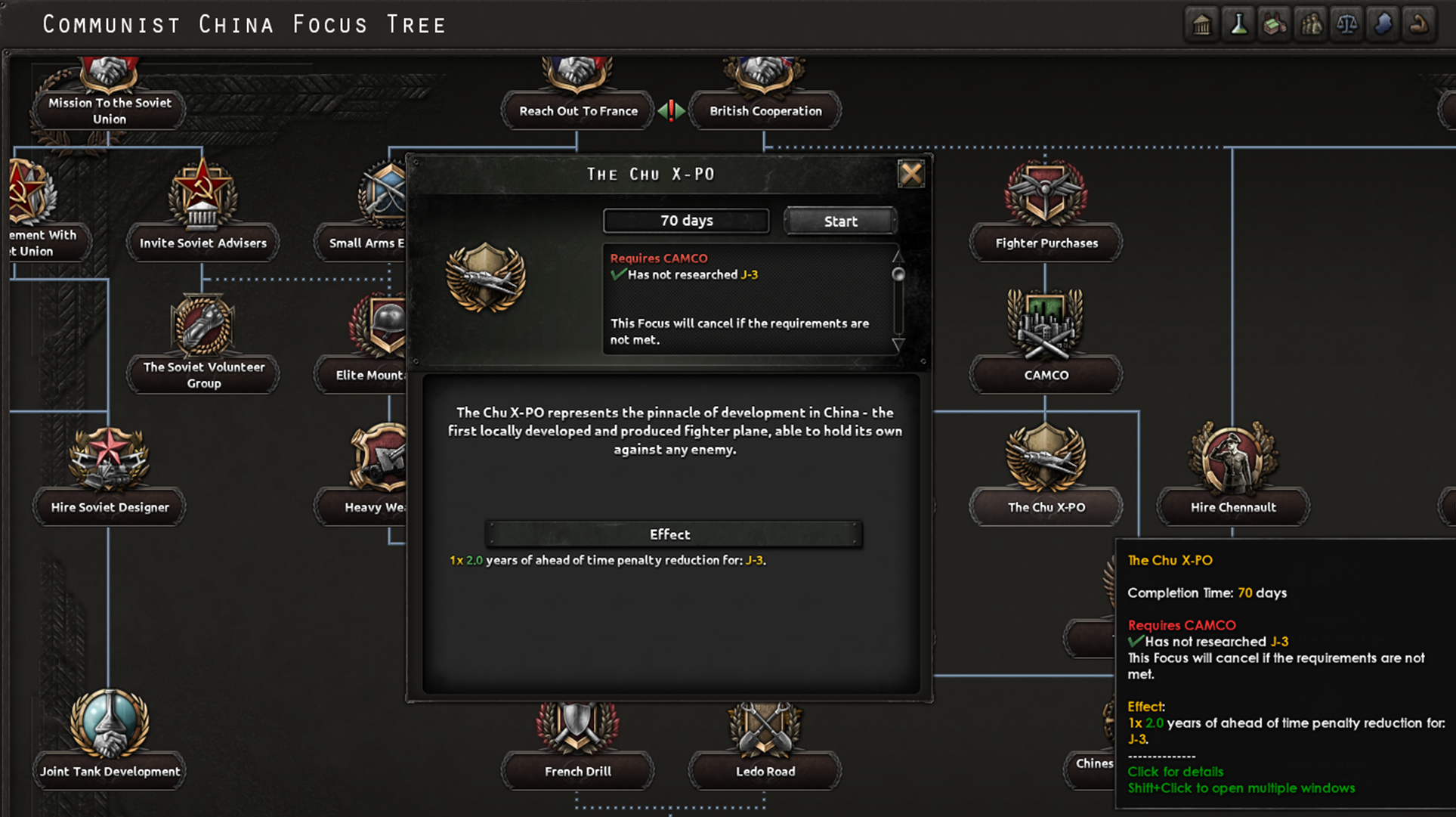The height and width of the screenshot is (817, 1456).
Task: Click the 70 days completion time bar
Action: (685, 220)
